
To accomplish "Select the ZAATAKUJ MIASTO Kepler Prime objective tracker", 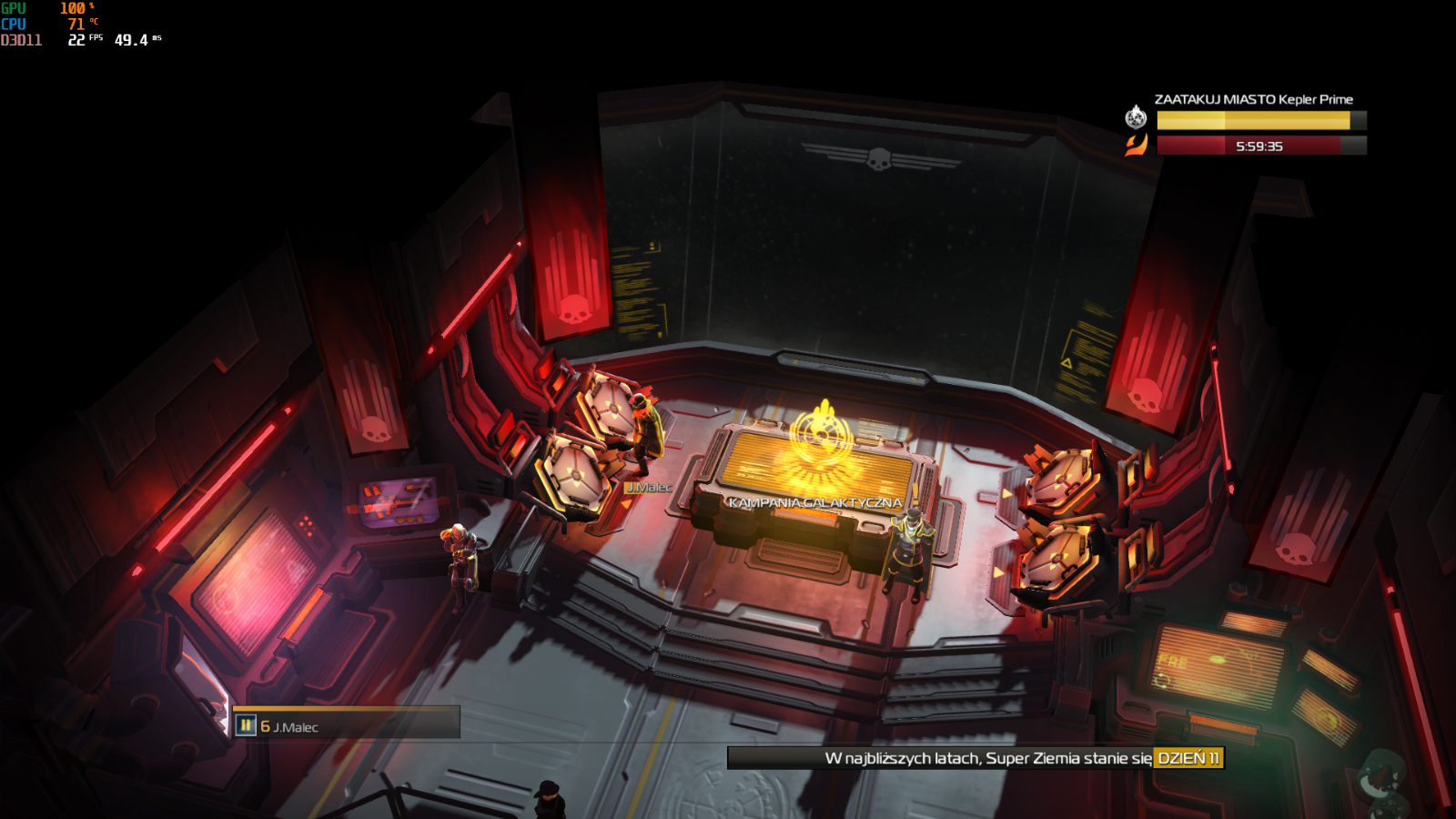I will (1253, 99).
